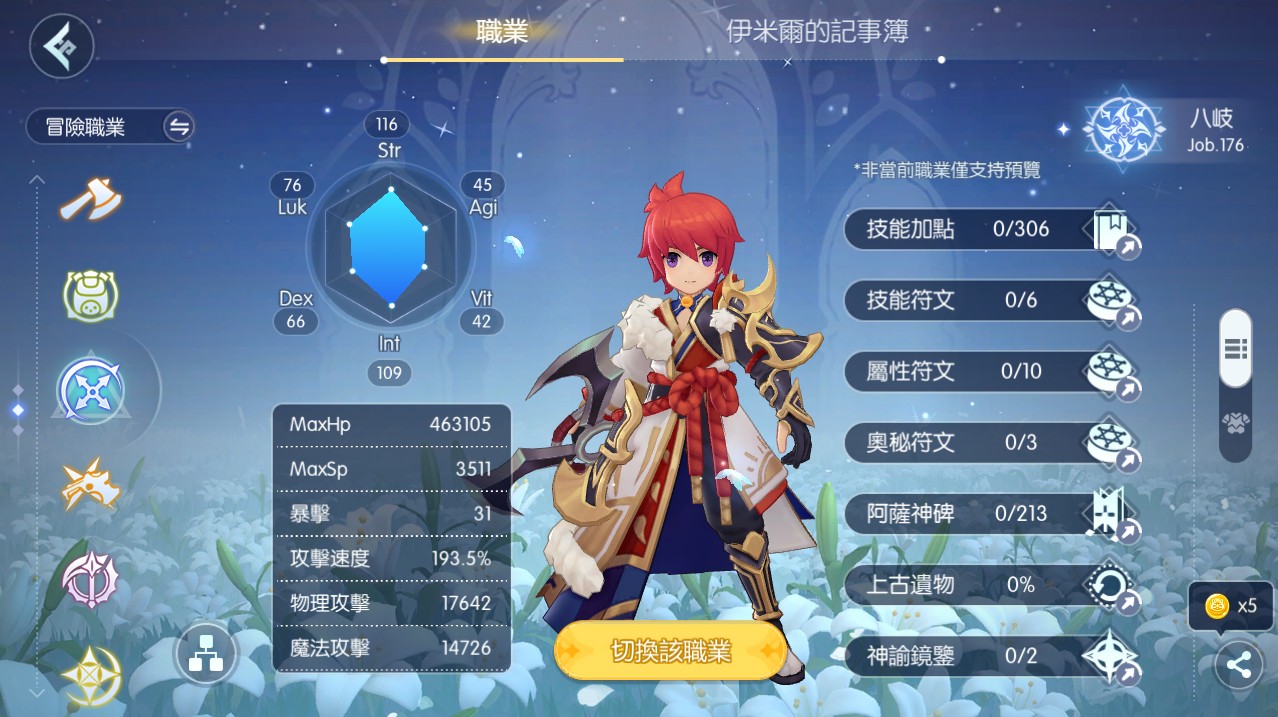Click the 切換該職業 switch job button
Screen dimensions: 1278x717
click(x=670, y=652)
